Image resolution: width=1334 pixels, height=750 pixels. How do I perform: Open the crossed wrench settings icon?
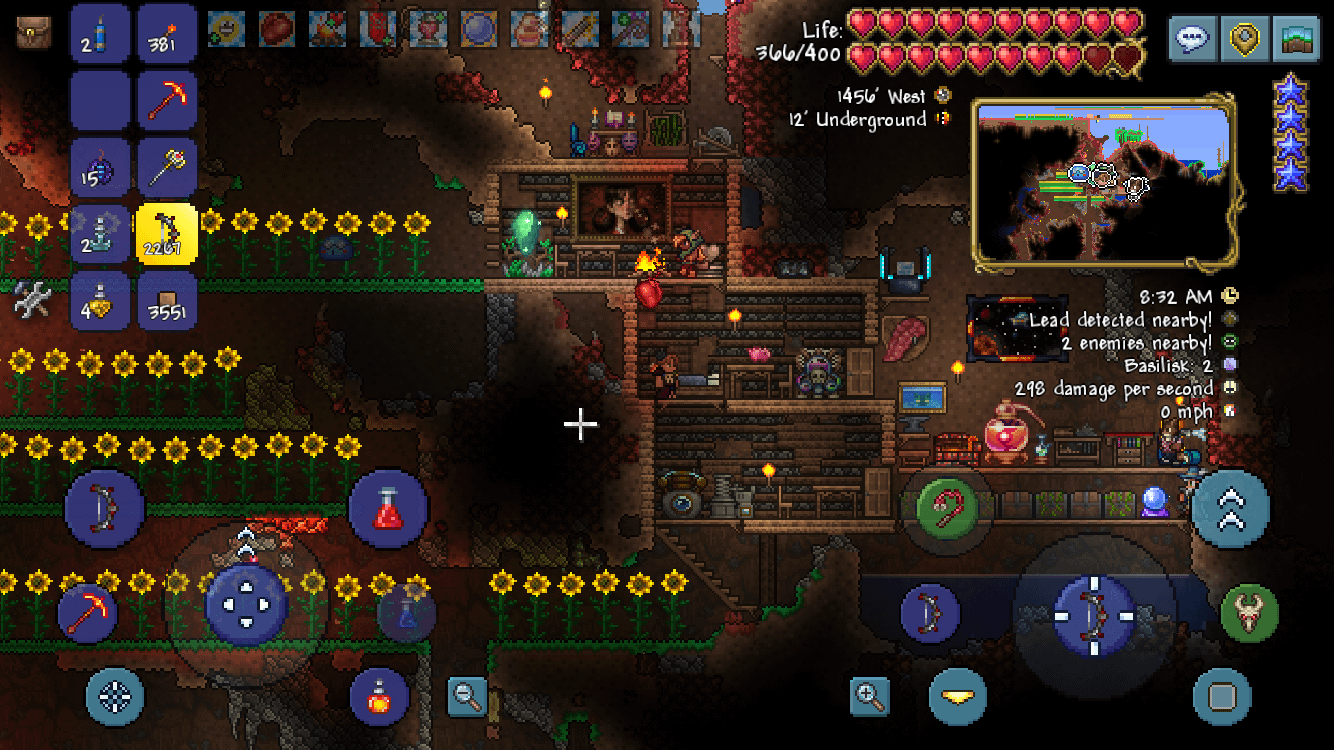point(32,299)
